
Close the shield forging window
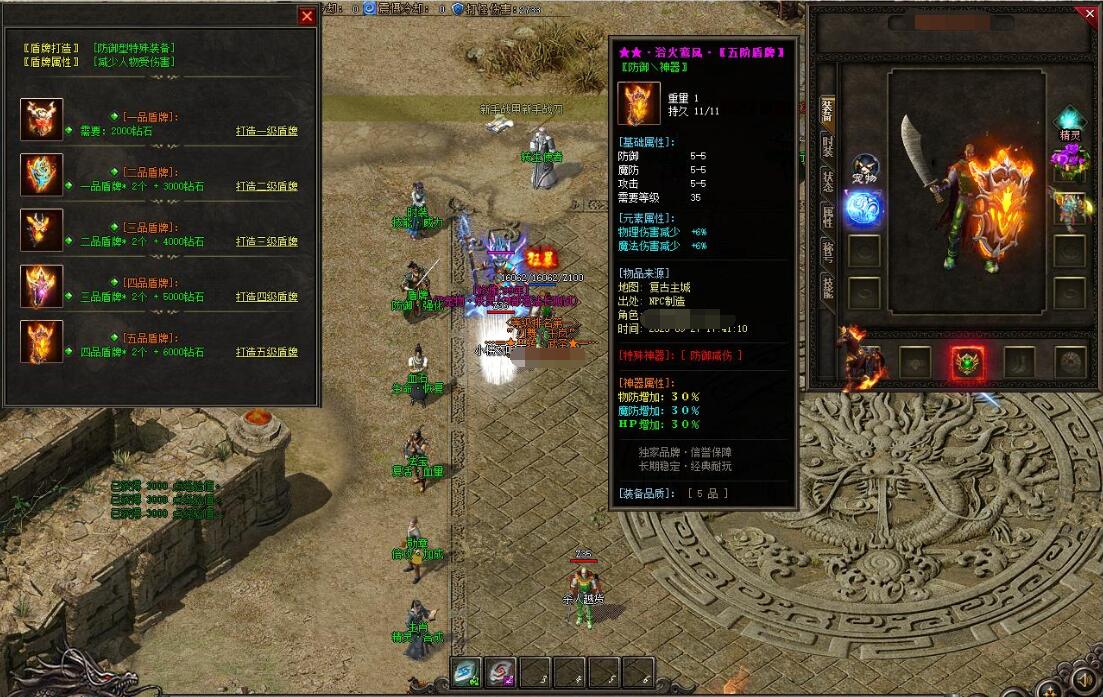point(307,15)
